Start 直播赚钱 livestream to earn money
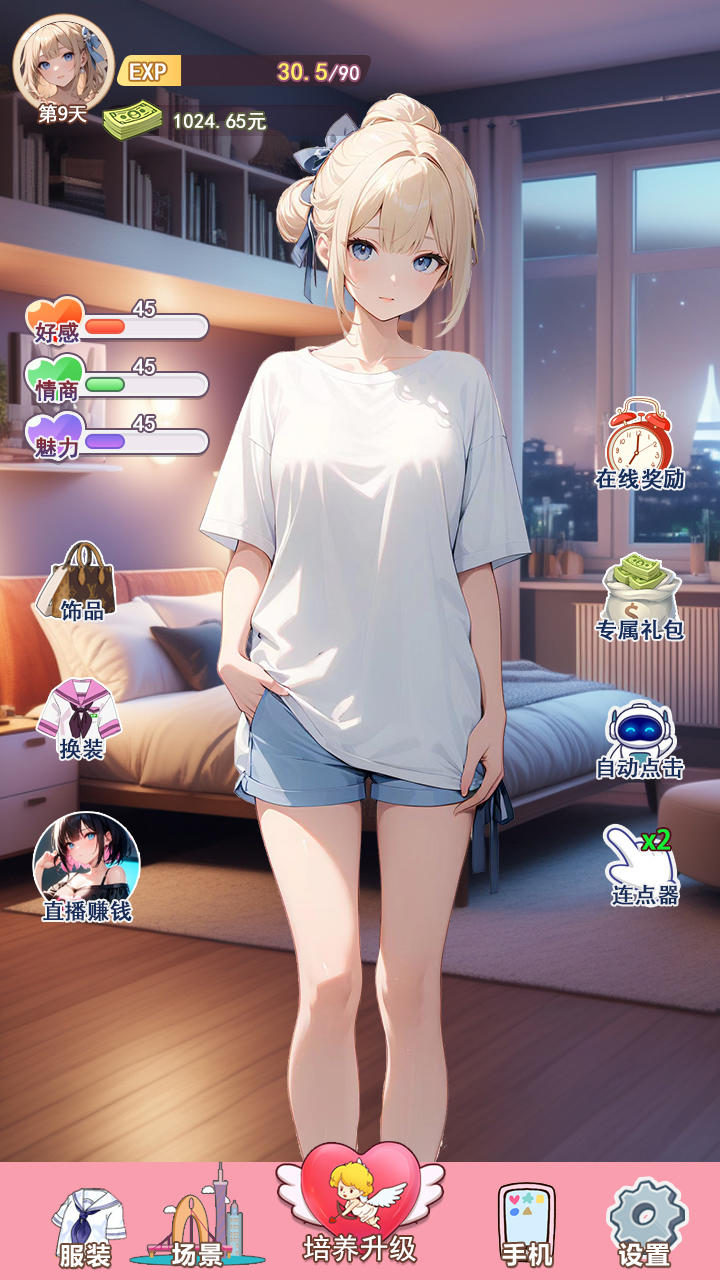Image resolution: width=720 pixels, height=1280 pixels. point(87,866)
